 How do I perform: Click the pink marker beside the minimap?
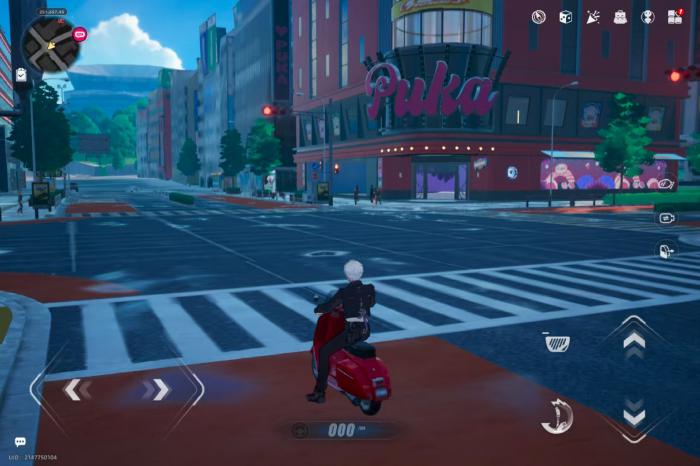click(x=80, y=34)
